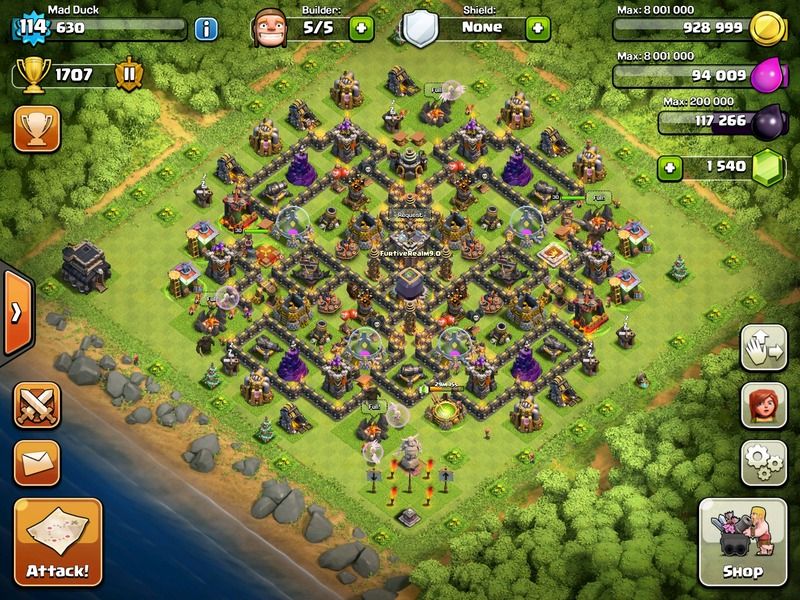Open the trophy achievements button
The width and height of the screenshot is (800, 600).
[x=35, y=130]
